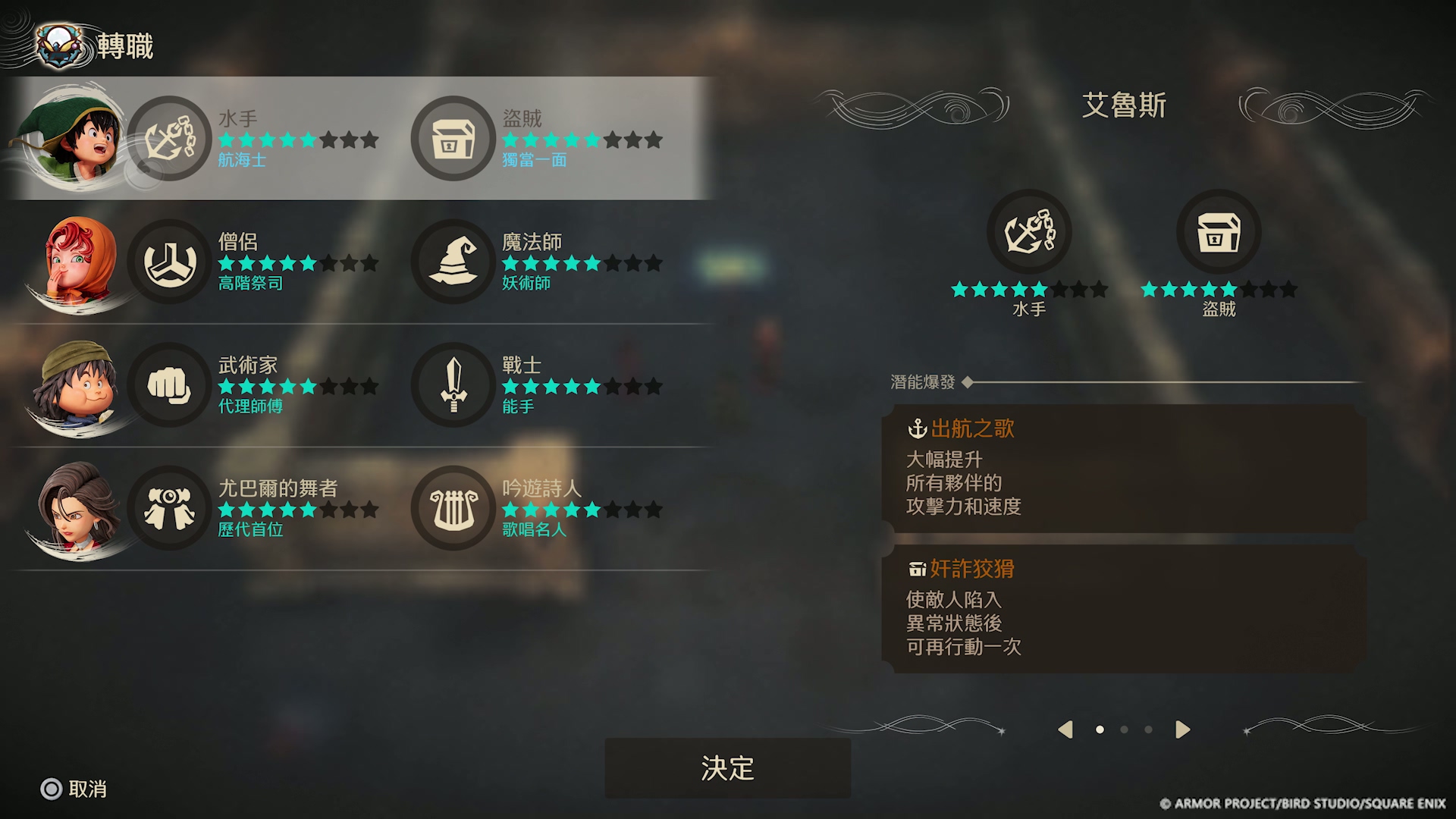
Task: Pick the 吟遊詩人 harp vocation
Action: pos(453,508)
